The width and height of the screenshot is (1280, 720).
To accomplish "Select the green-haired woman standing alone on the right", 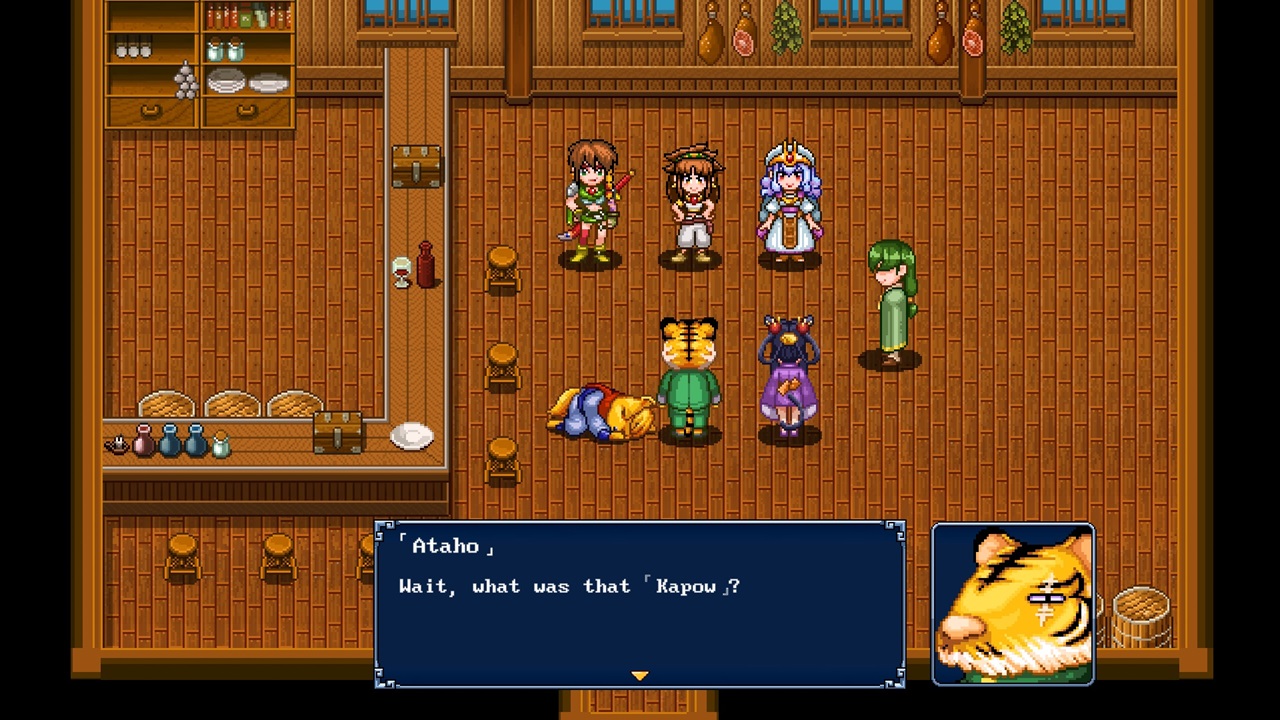I will pos(887,300).
